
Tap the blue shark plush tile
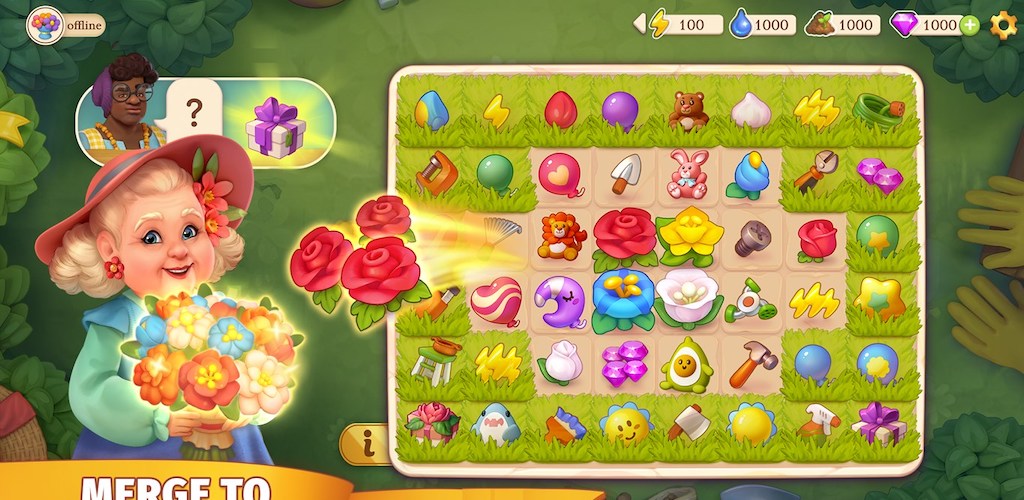point(496,426)
